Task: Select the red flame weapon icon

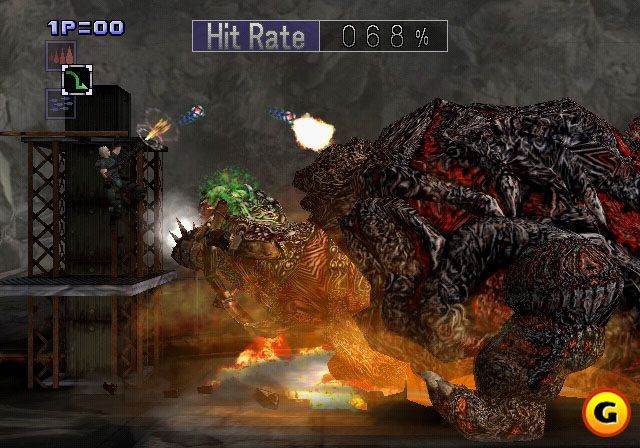Action: [59, 55]
